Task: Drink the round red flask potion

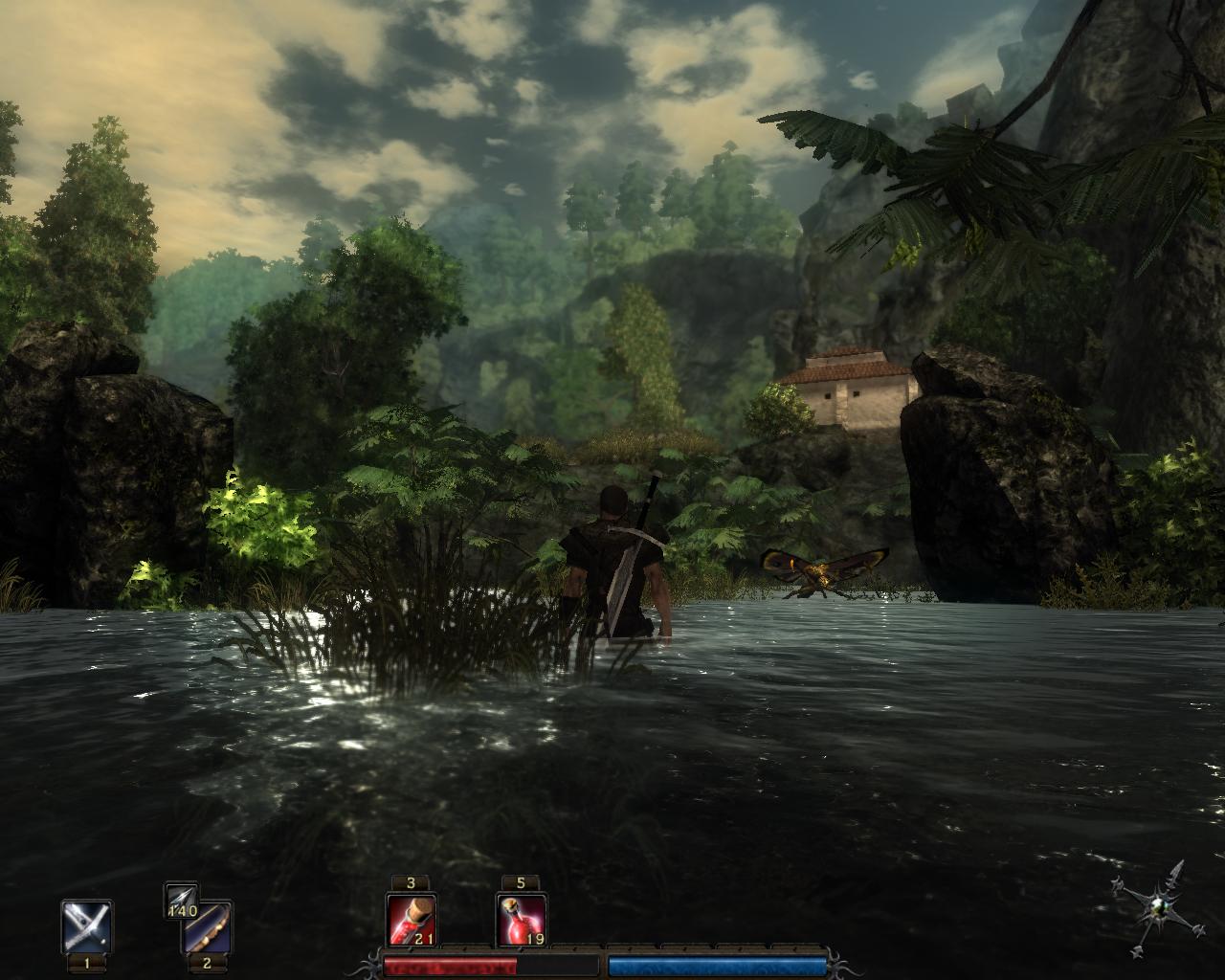Action: click(x=522, y=921)
